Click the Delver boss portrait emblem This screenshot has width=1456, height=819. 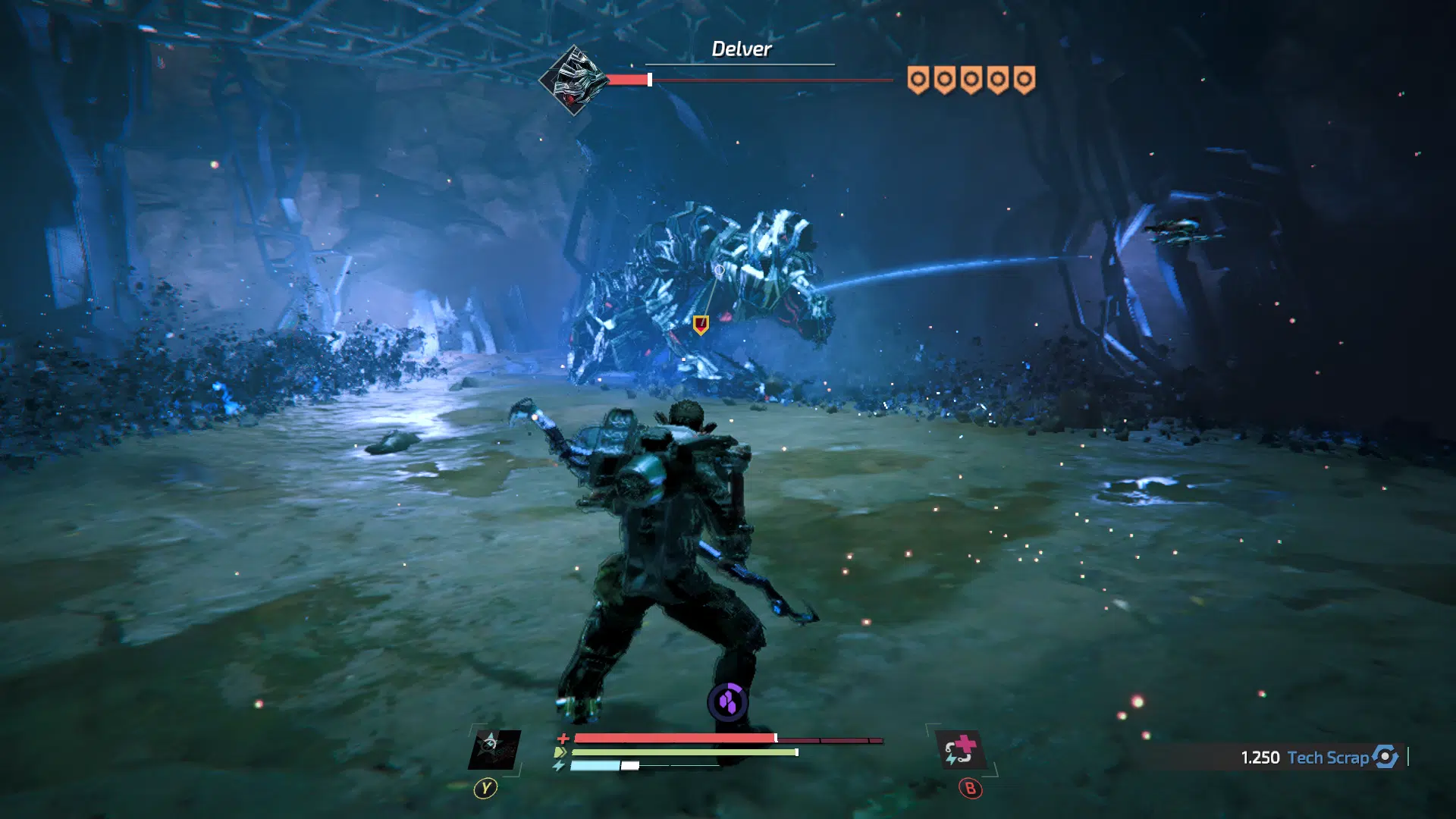pyautogui.click(x=574, y=80)
